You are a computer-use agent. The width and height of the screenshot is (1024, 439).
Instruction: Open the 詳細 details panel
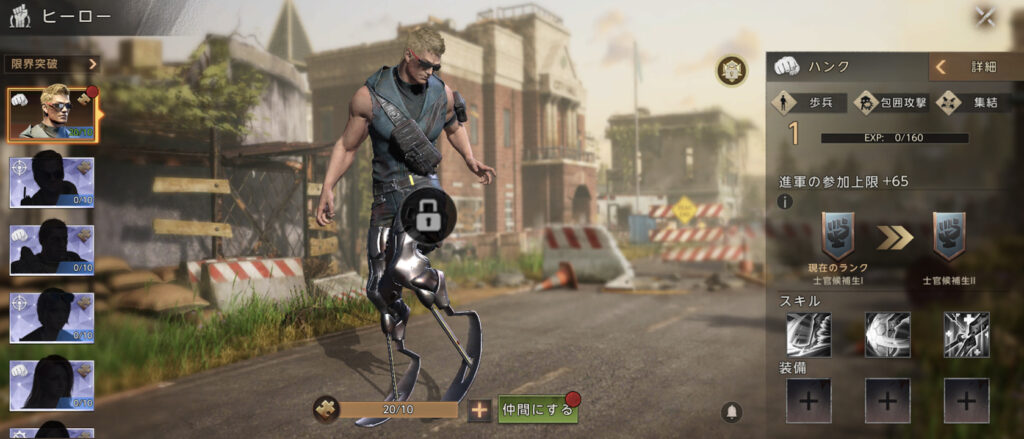pyautogui.click(x=975, y=67)
